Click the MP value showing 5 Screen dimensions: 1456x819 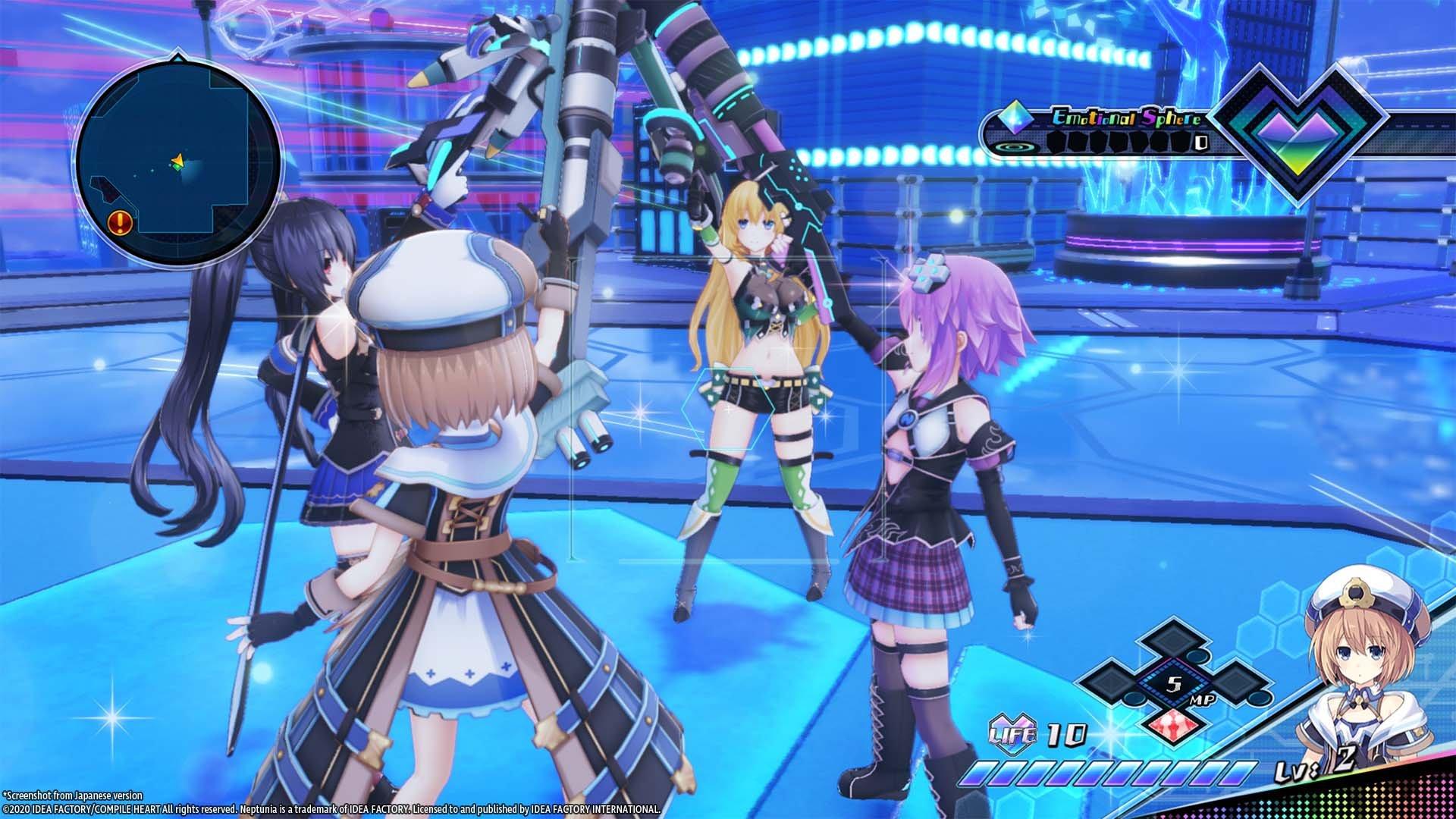(1173, 683)
